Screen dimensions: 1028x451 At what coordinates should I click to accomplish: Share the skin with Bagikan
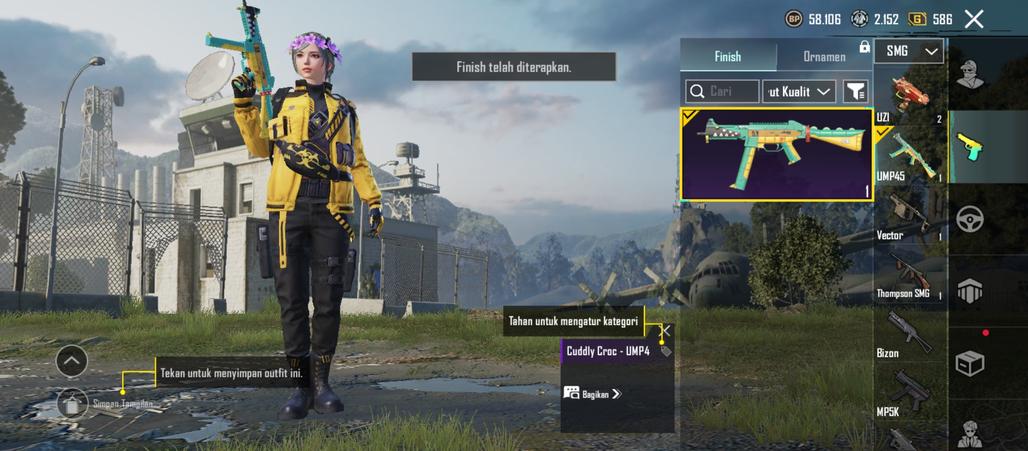point(591,394)
